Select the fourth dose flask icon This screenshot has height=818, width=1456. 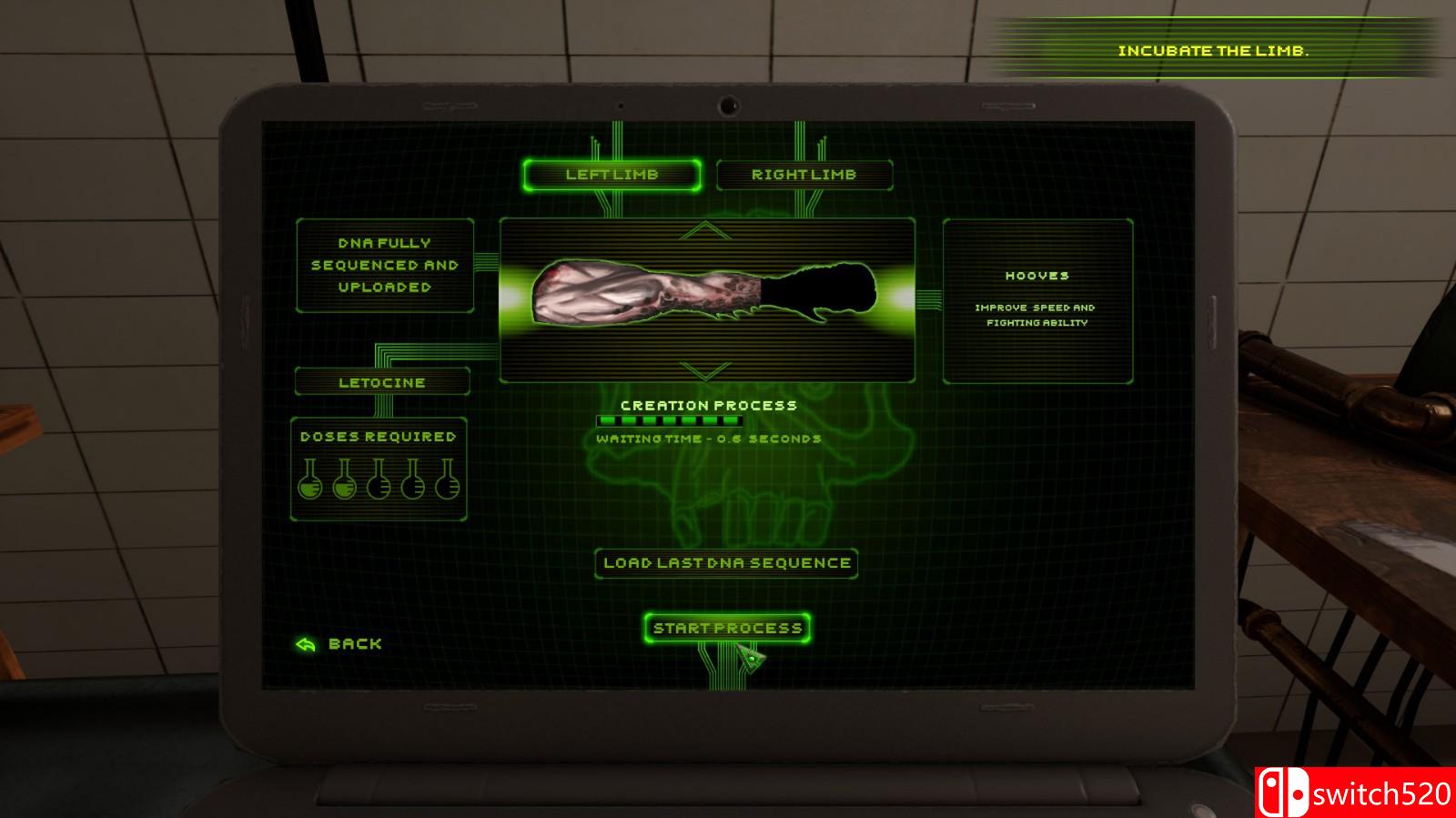pos(411,487)
